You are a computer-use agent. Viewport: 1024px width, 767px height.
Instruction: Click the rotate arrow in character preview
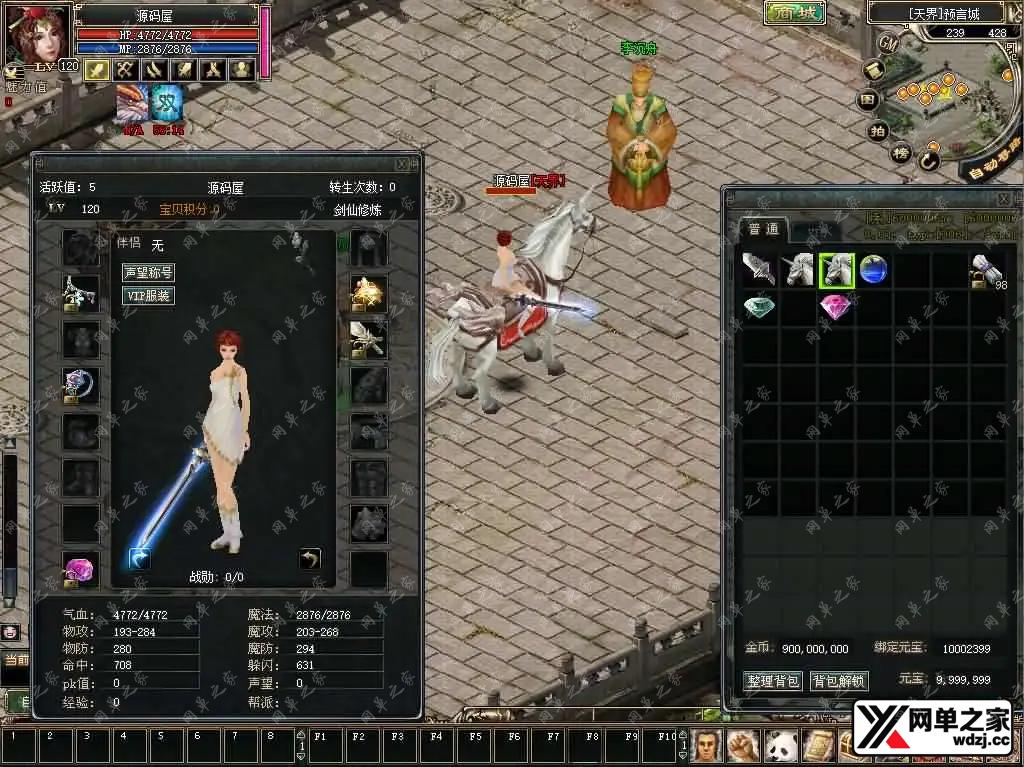[310, 558]
